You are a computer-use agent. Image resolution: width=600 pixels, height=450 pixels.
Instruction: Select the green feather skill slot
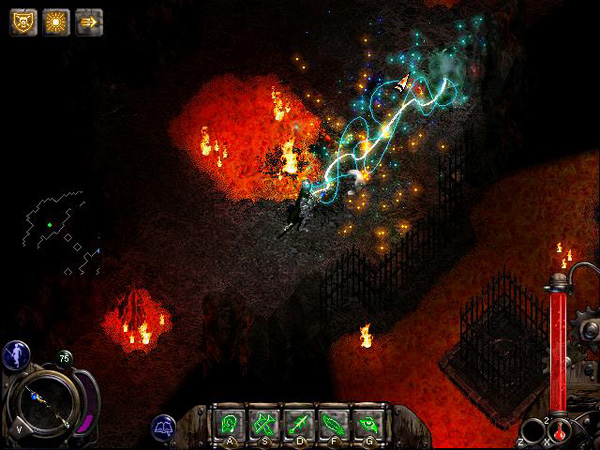[x=334, y=422]
